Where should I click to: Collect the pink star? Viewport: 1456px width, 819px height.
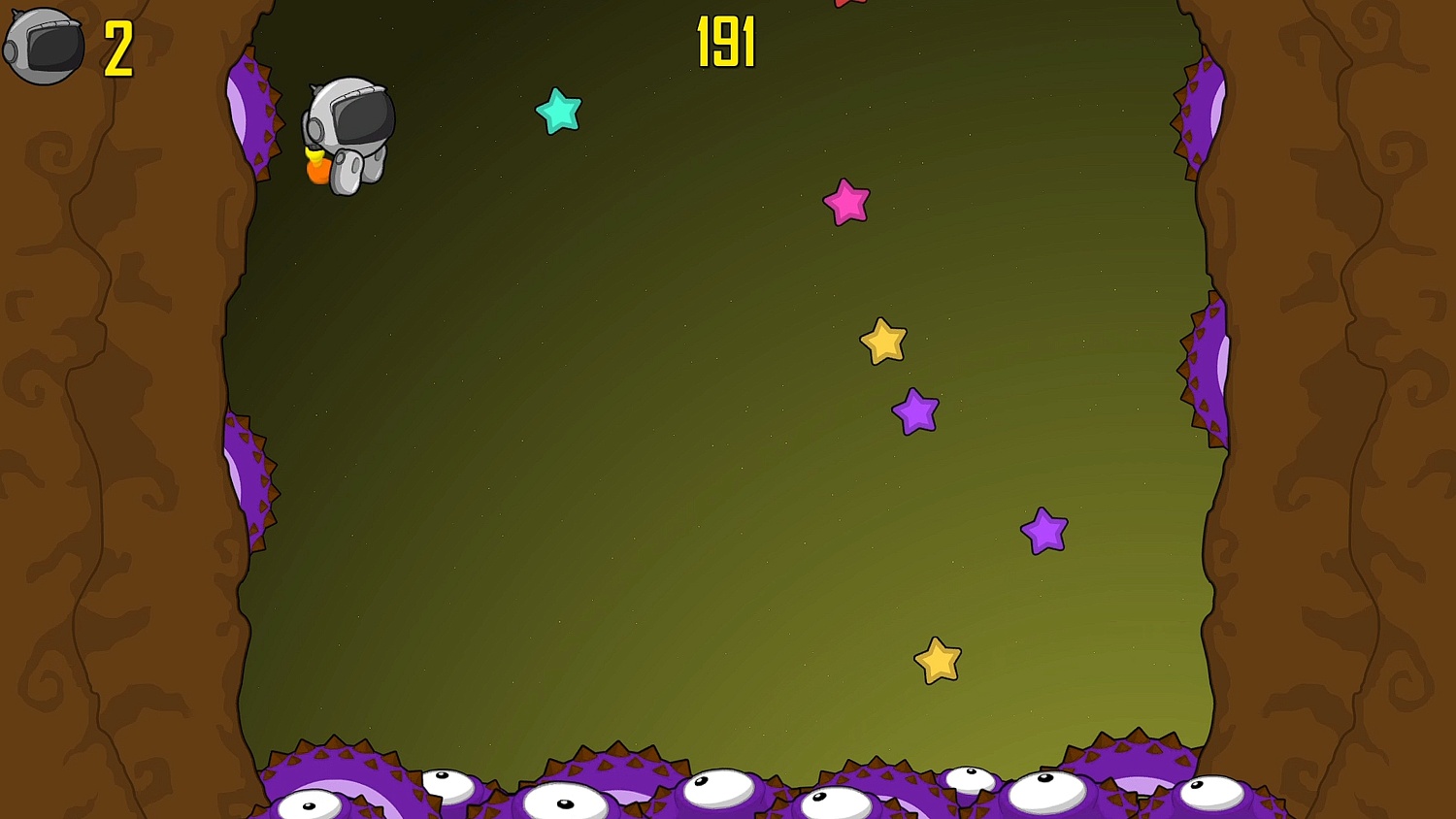click(845, 203)
